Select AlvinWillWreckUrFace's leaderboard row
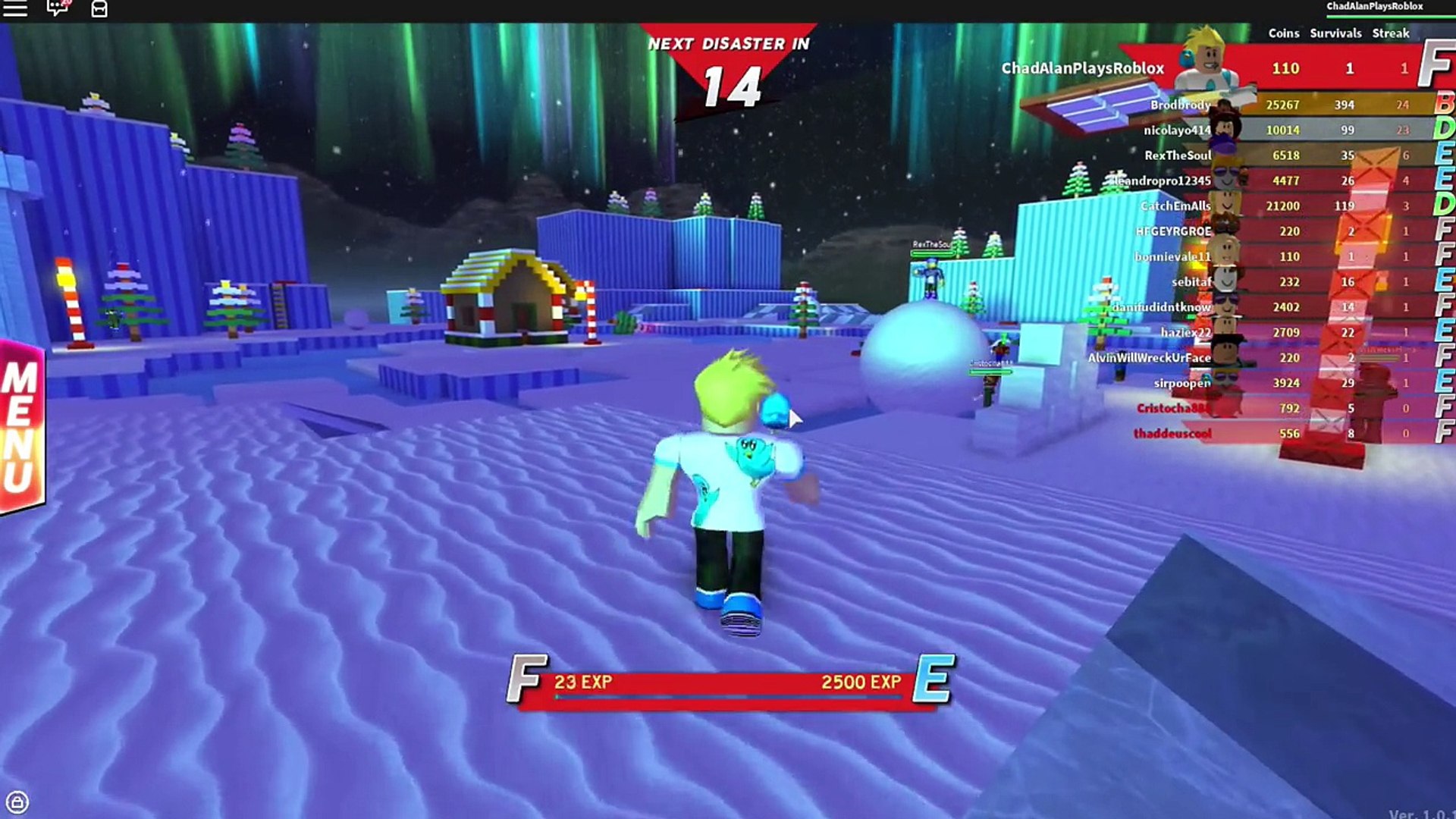This screenshot has height=819, width=1456. click(x=1149, y=357)
